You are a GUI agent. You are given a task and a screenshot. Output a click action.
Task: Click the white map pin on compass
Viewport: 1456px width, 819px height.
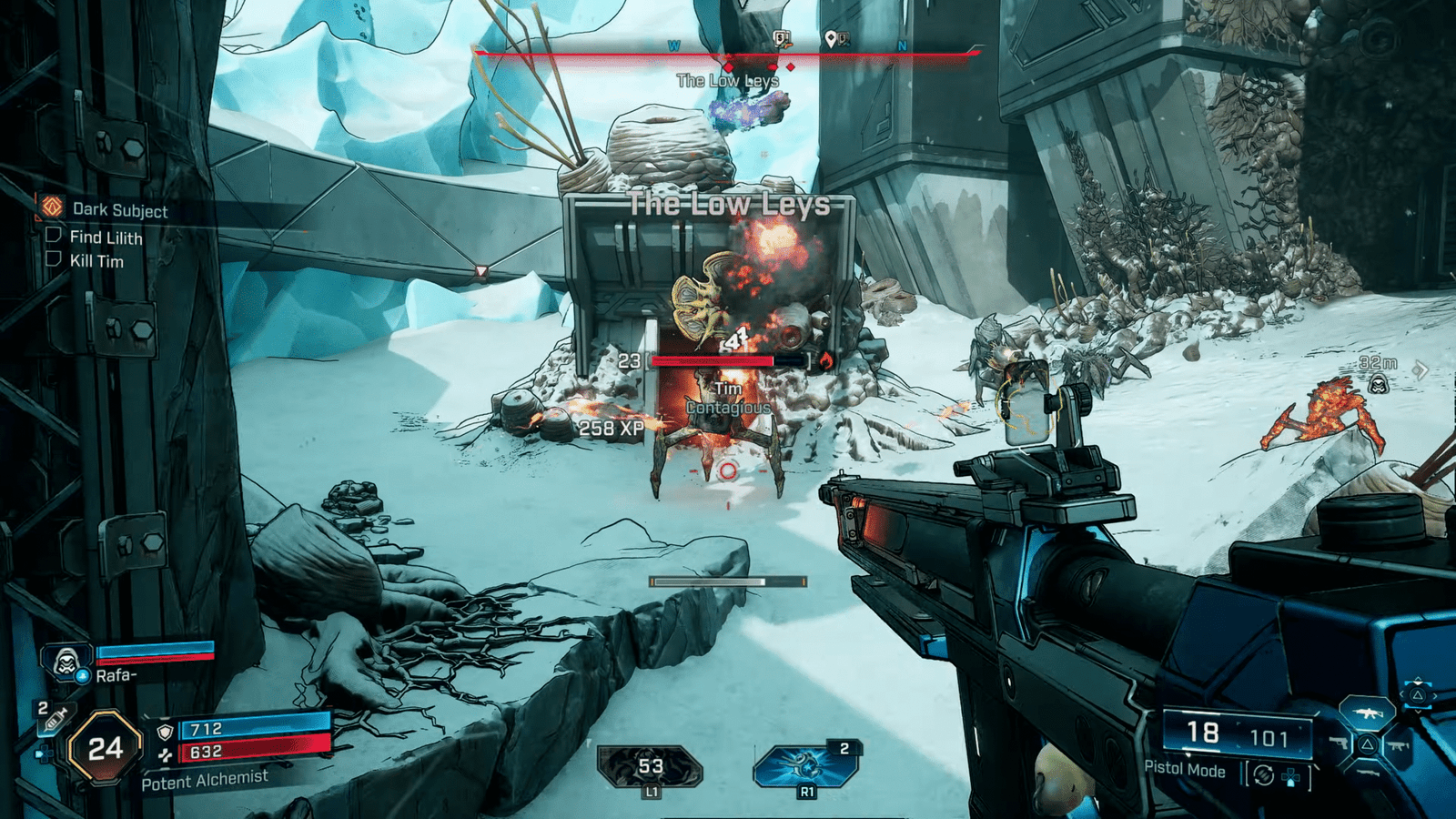[831, 38]
